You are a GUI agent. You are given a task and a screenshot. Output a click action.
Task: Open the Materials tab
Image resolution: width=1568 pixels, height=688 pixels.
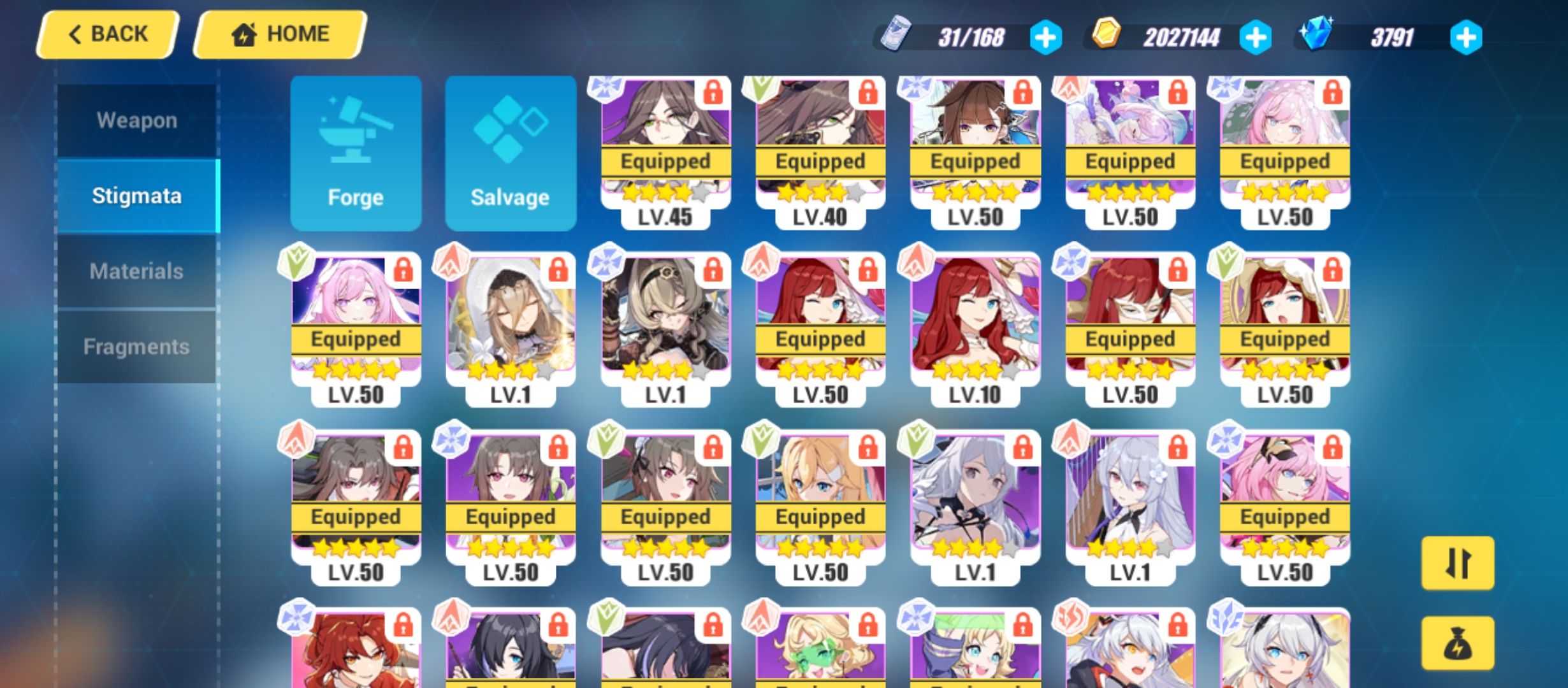click(136, 270)
